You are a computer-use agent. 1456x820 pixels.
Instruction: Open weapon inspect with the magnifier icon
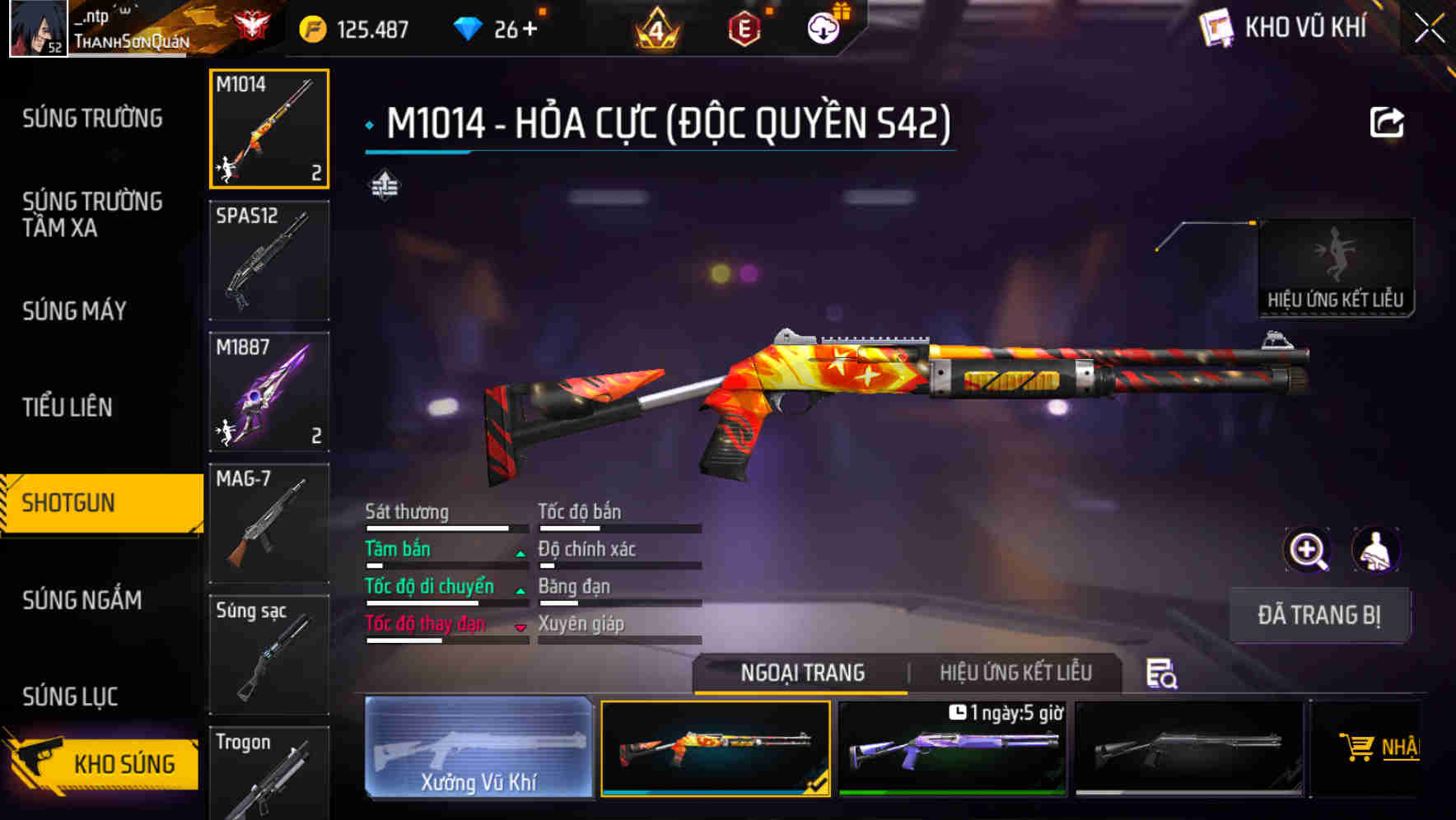[1306, 550]
